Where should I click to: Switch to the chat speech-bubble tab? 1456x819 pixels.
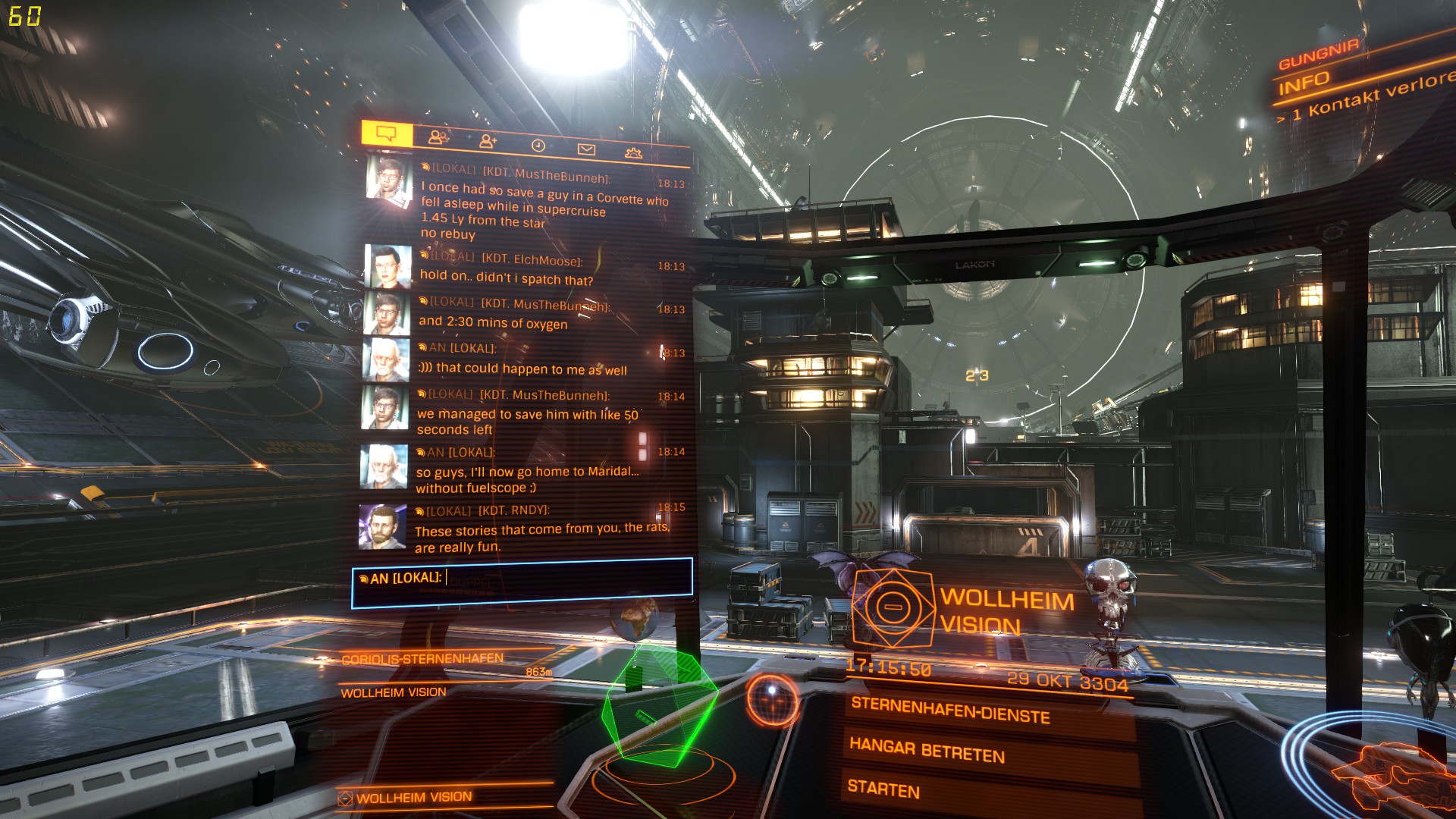[x=387, y=135]
